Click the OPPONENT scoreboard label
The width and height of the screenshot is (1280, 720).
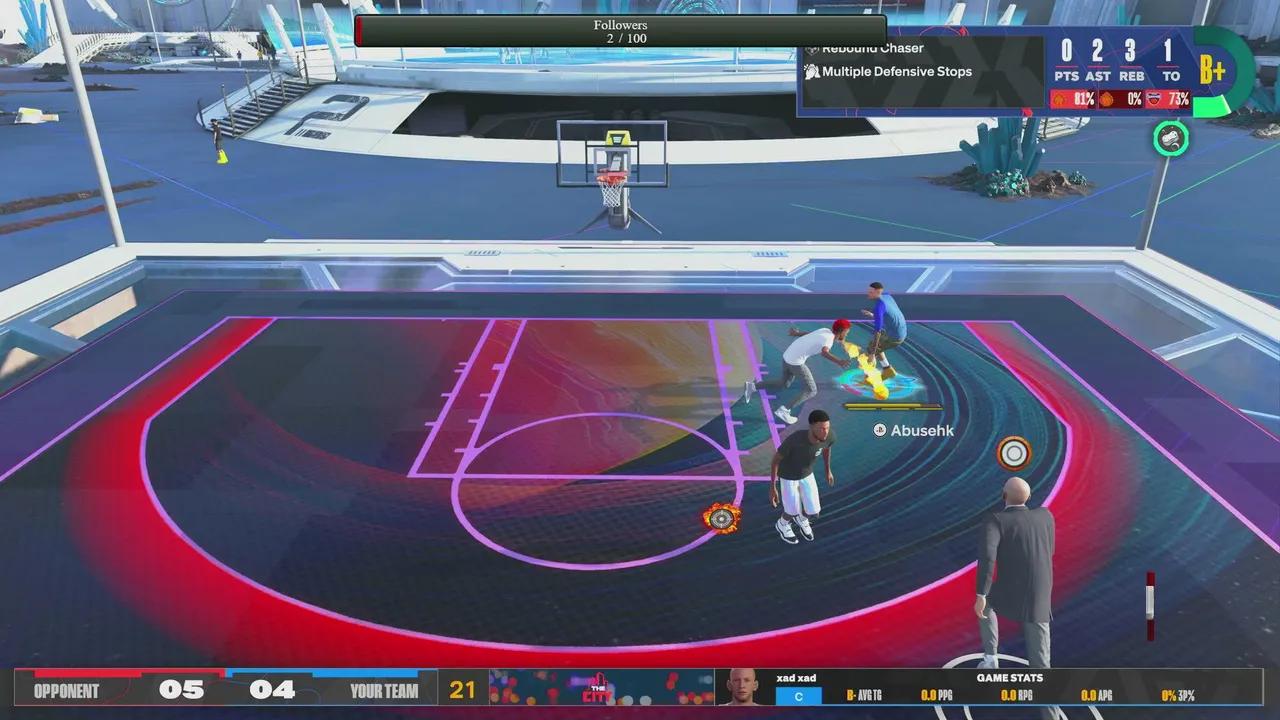pyautogui.click(x=65, y=689)
